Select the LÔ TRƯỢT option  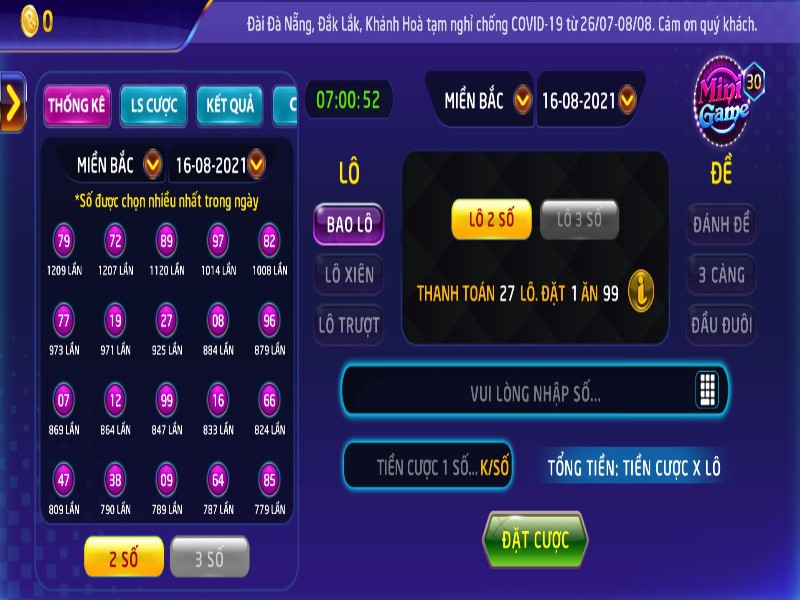(x=348, y=325)
